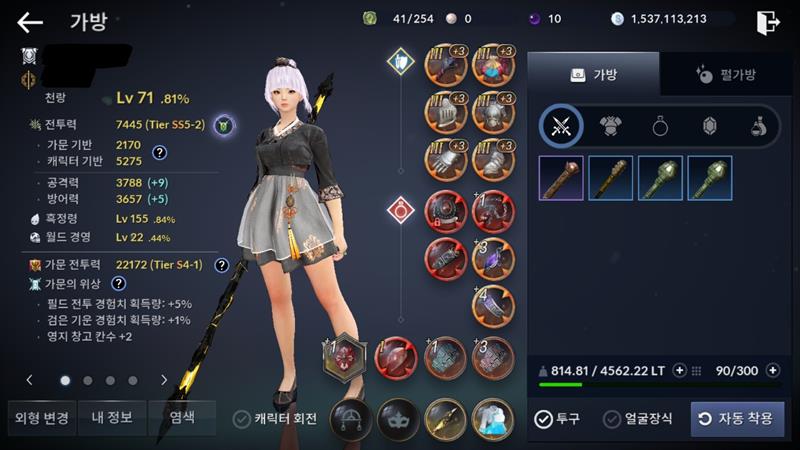Toggle the 얼굴장식 face accessory checkbox

613,419
